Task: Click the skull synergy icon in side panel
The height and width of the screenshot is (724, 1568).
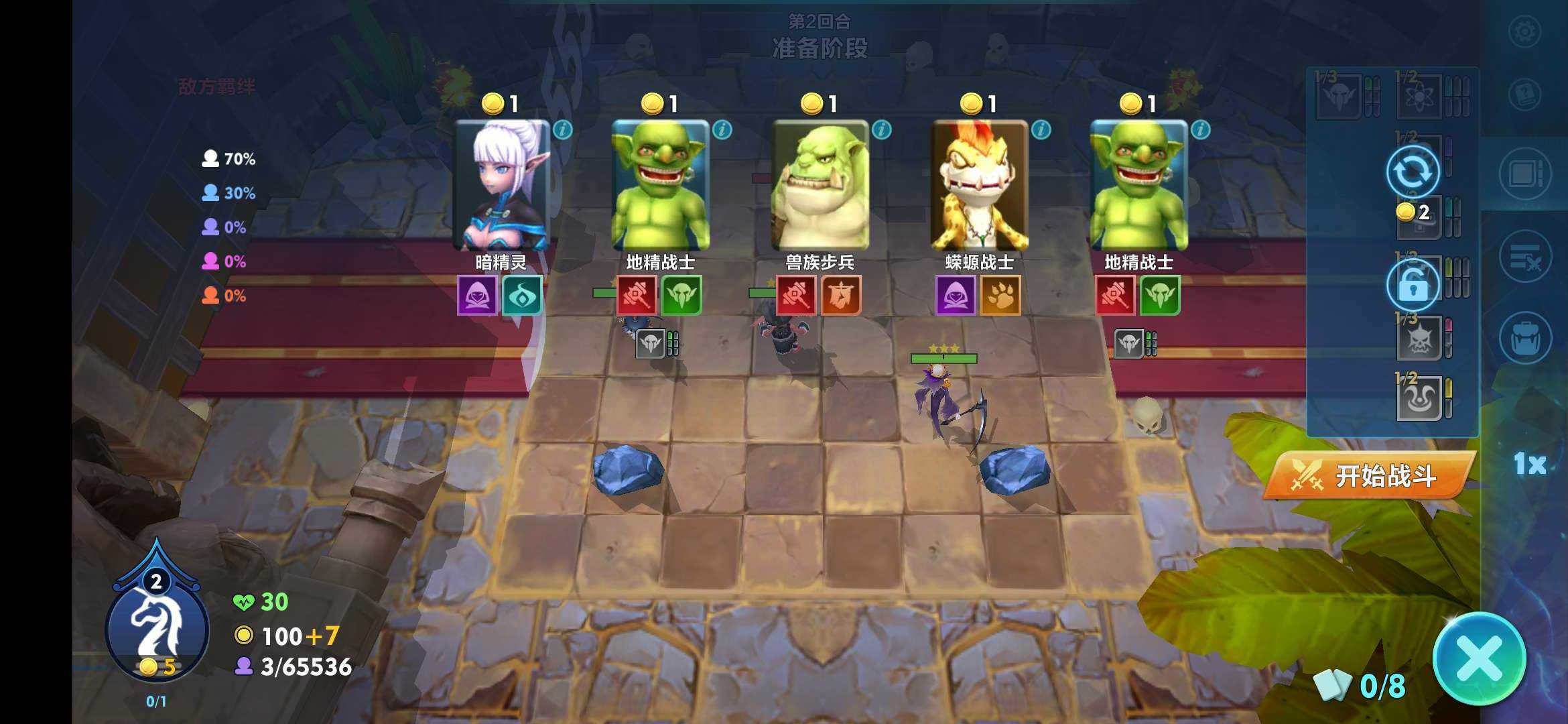Action: point(1419,340)
